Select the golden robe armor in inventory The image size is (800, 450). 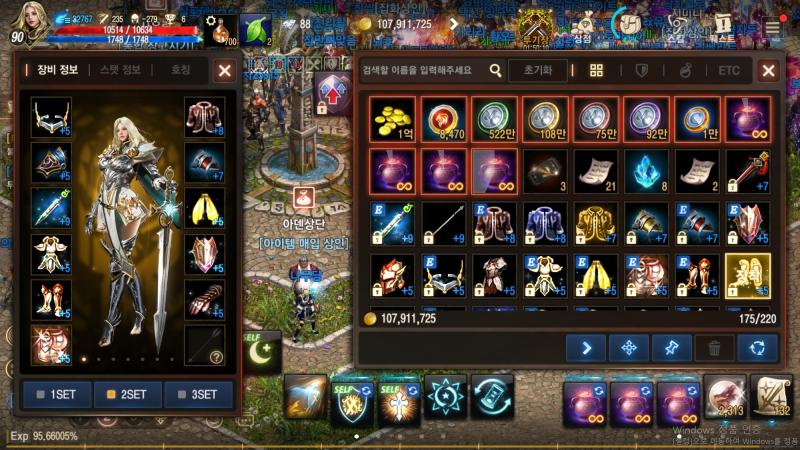click(595, 222)
